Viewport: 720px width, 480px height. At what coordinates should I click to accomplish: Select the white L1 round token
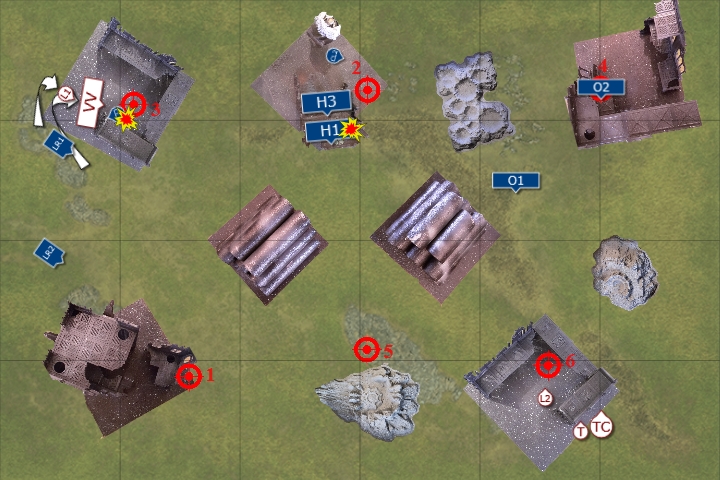coord(66,94)
